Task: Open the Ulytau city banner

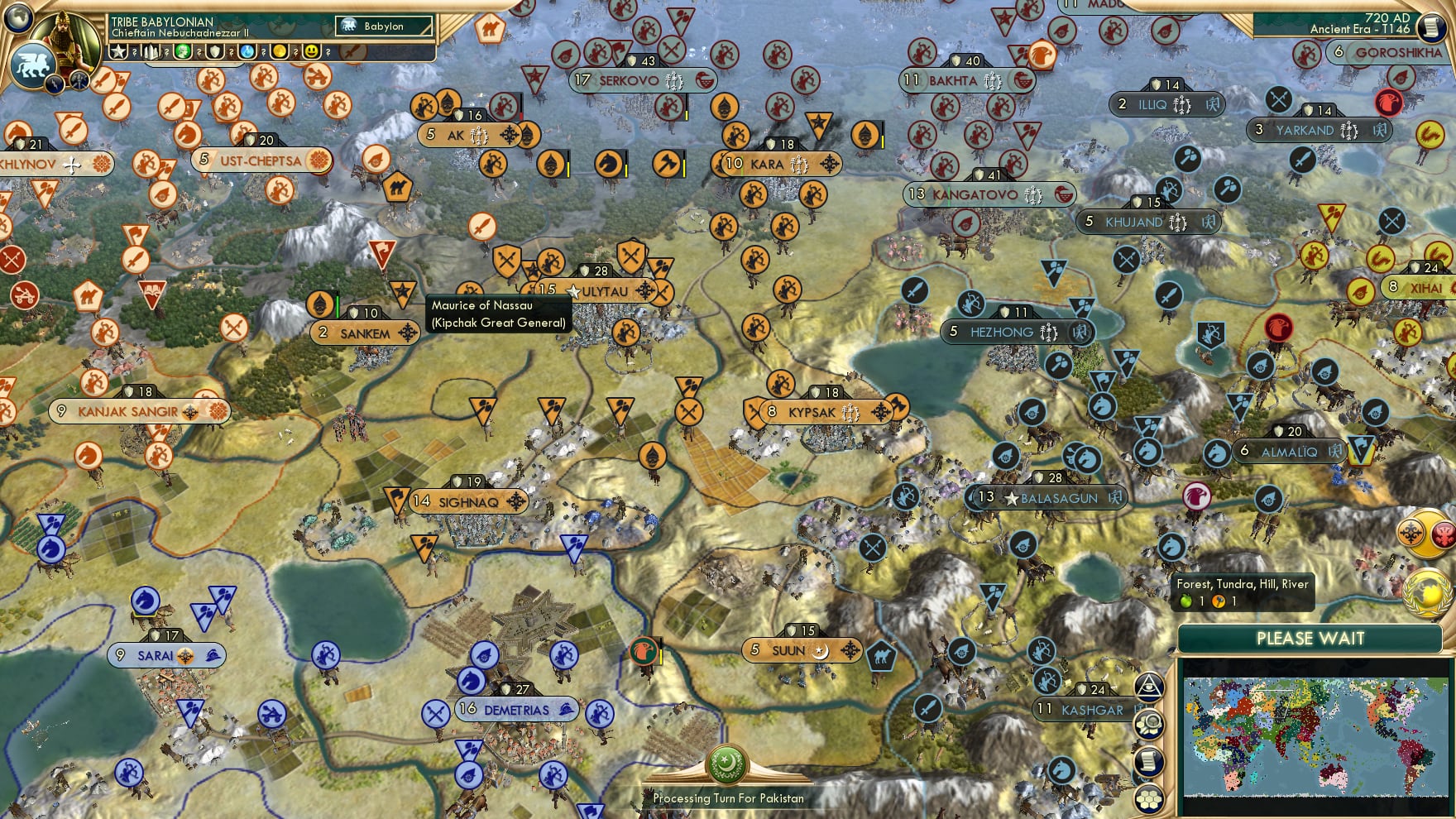Action: 604,291
